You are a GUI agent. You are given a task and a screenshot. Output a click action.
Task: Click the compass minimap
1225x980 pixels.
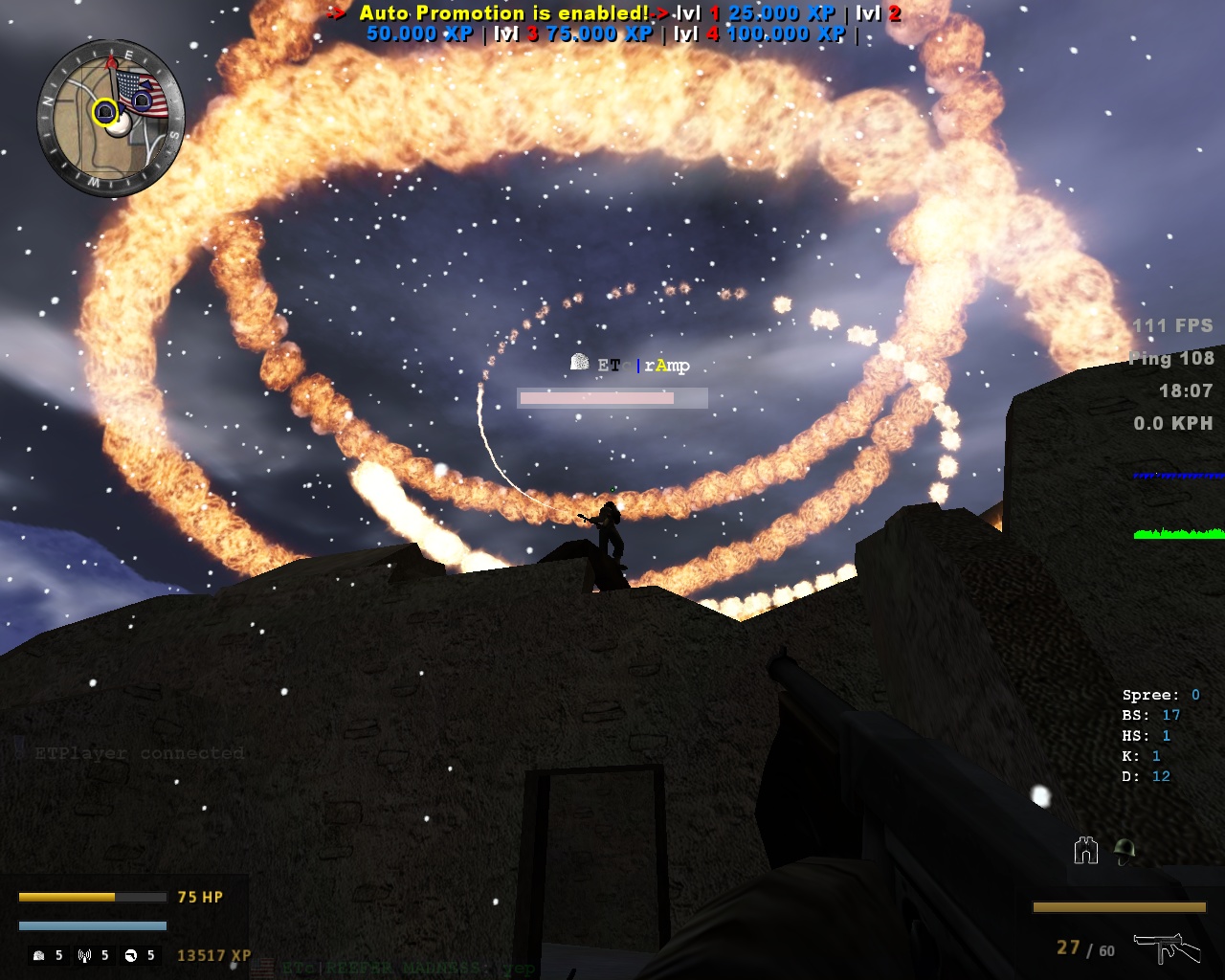click(110, 119)
